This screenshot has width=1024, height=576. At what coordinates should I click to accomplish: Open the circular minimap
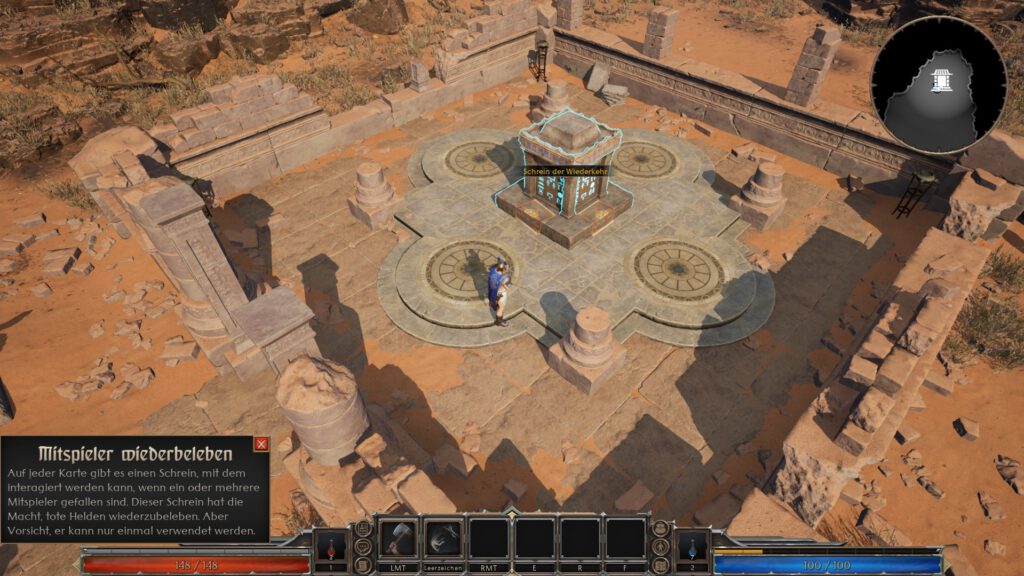938,84
